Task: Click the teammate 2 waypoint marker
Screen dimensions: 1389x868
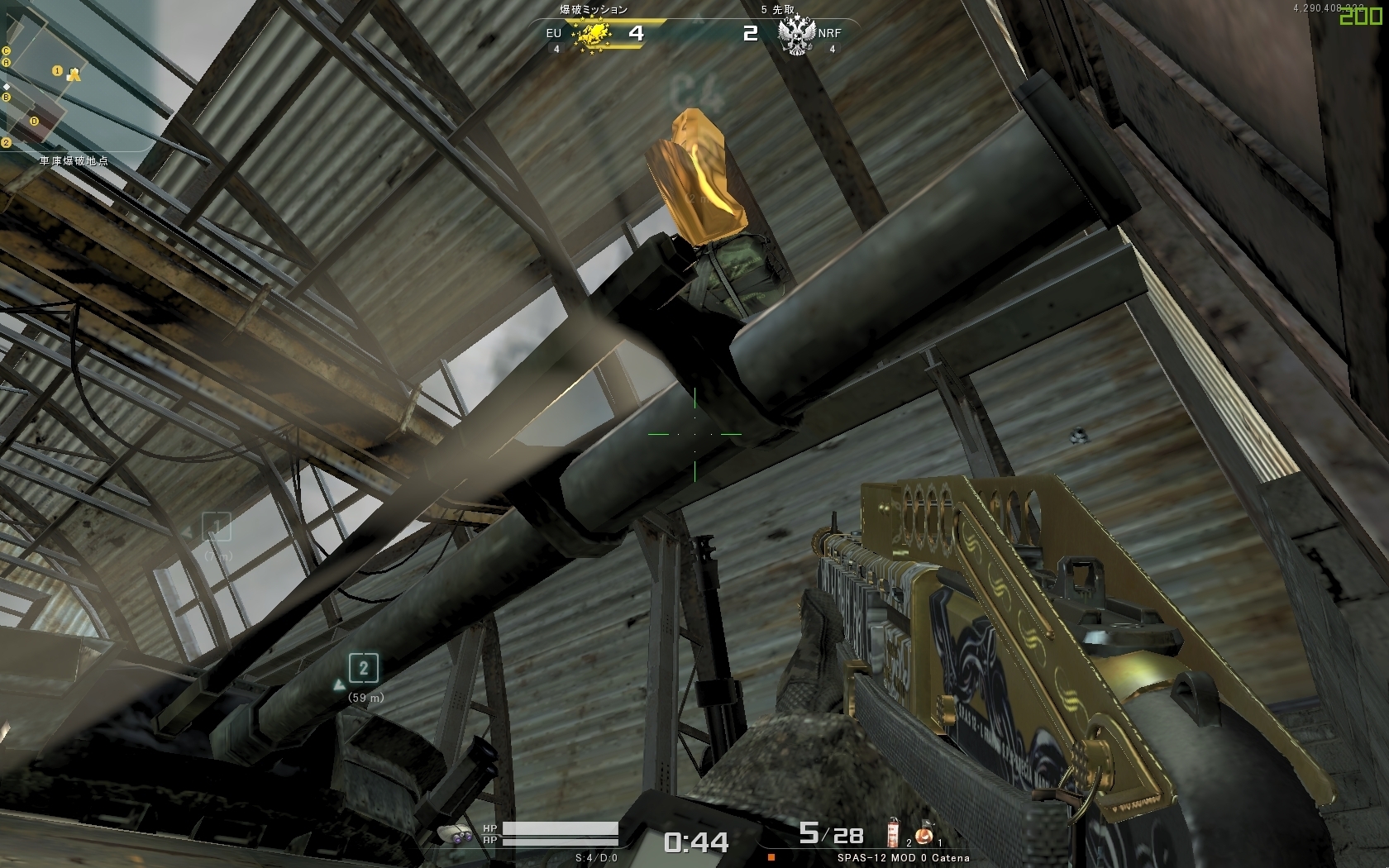Action: tap(363, 668)
